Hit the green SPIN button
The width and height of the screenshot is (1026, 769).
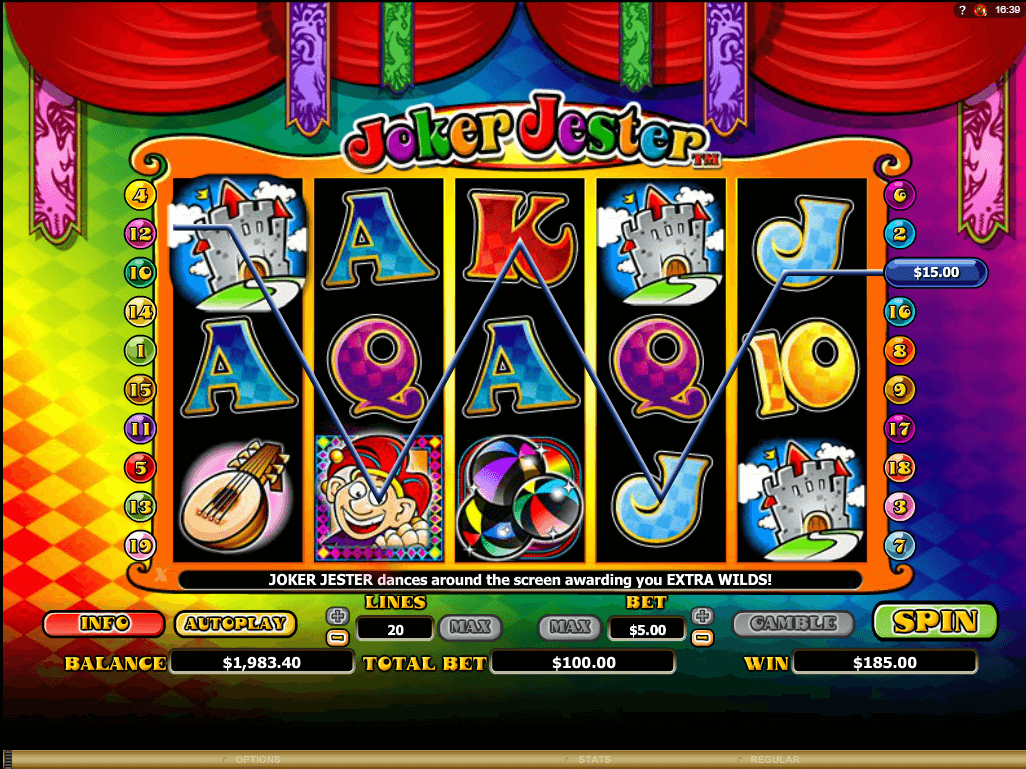pyautogui.click(x=935, y=622)
